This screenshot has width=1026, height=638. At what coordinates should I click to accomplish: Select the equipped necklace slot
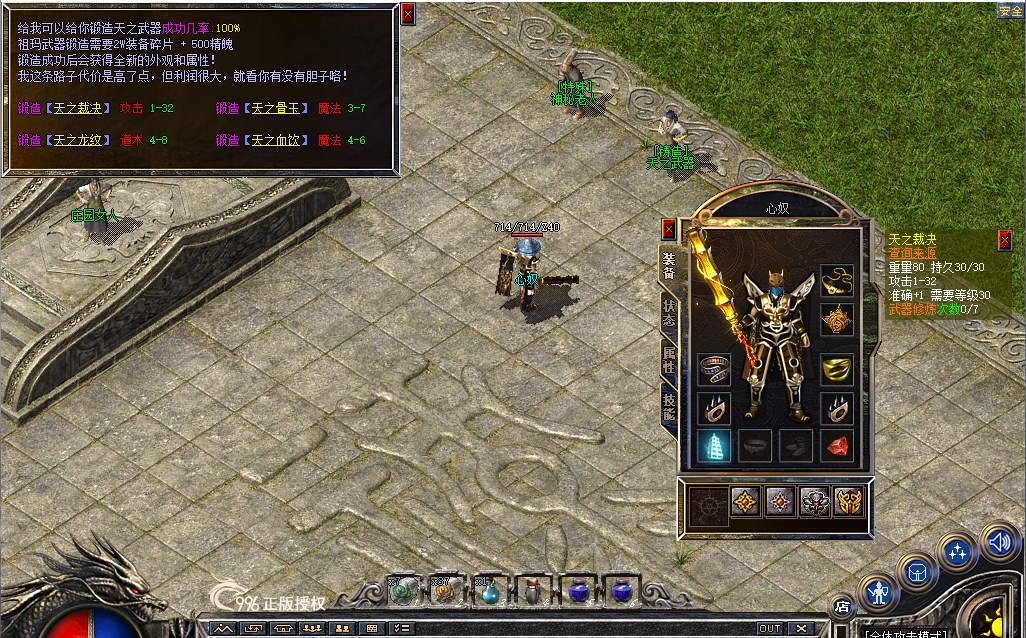(836, 281)
